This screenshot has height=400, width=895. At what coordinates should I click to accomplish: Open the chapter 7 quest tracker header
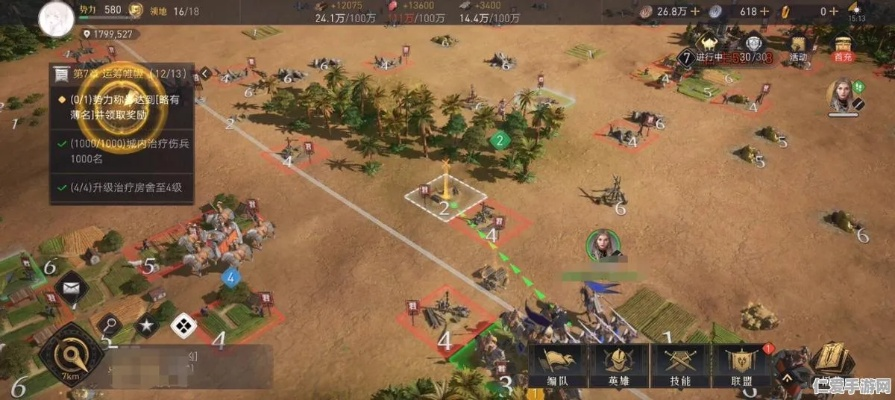coord(120,74)
